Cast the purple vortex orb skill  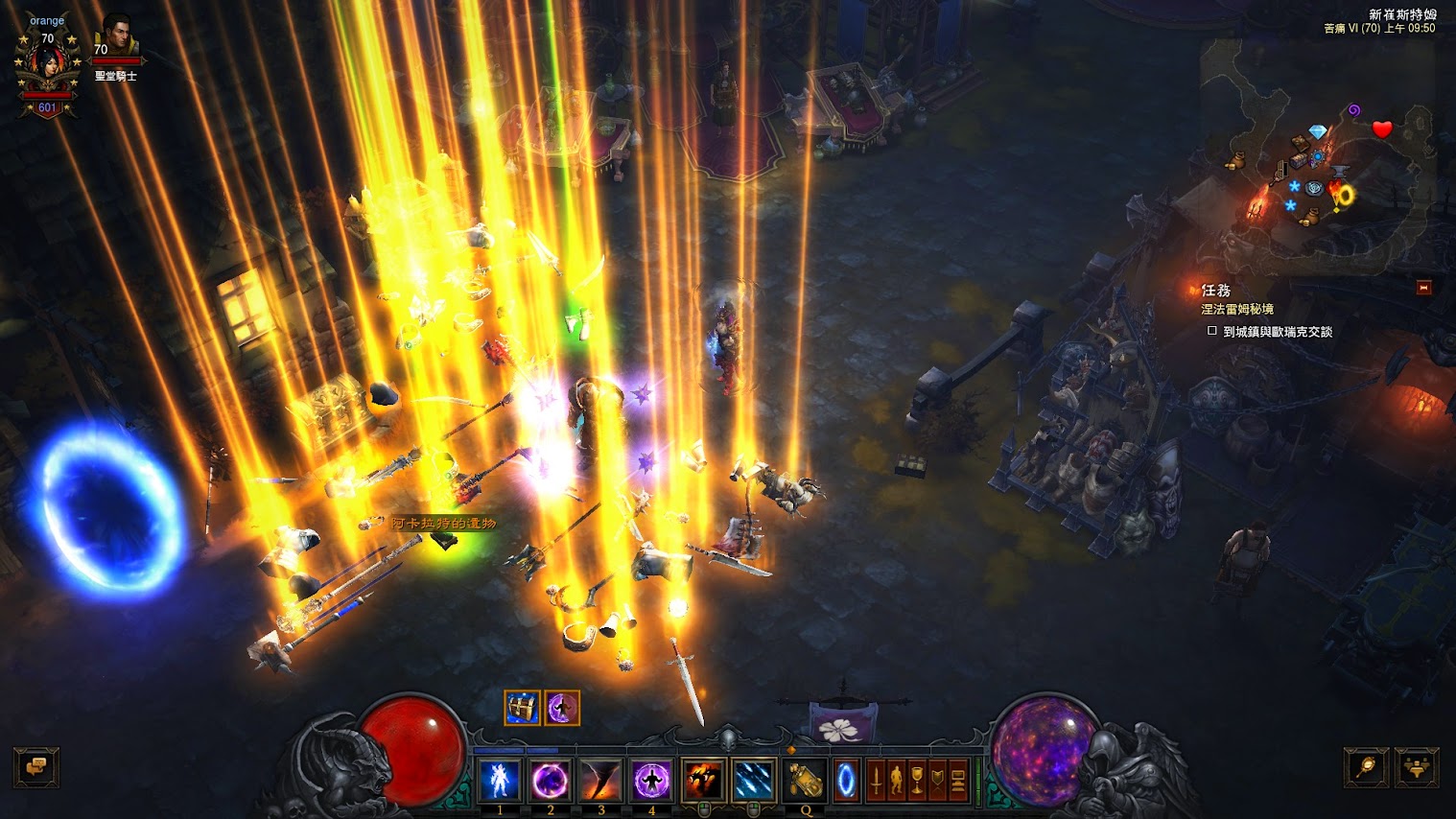coord(551,780)
